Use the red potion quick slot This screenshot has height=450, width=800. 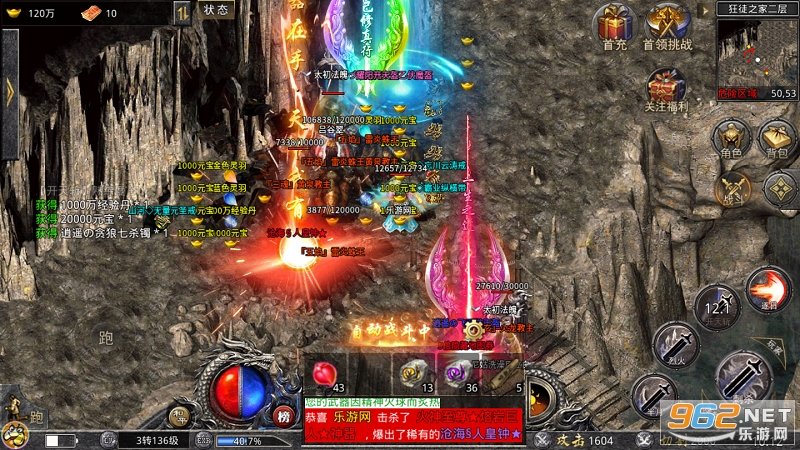322,373
